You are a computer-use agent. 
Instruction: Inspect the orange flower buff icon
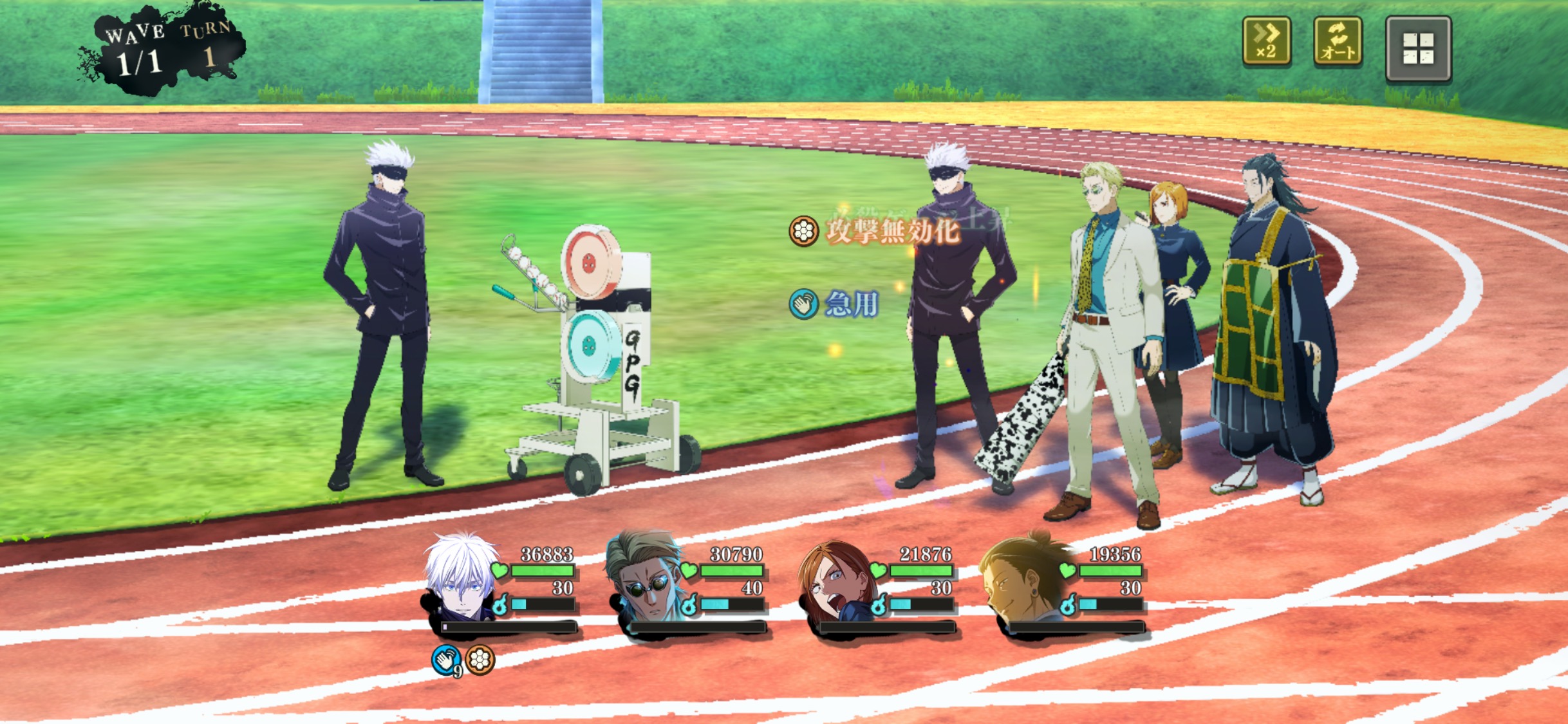tap(480, 660)
